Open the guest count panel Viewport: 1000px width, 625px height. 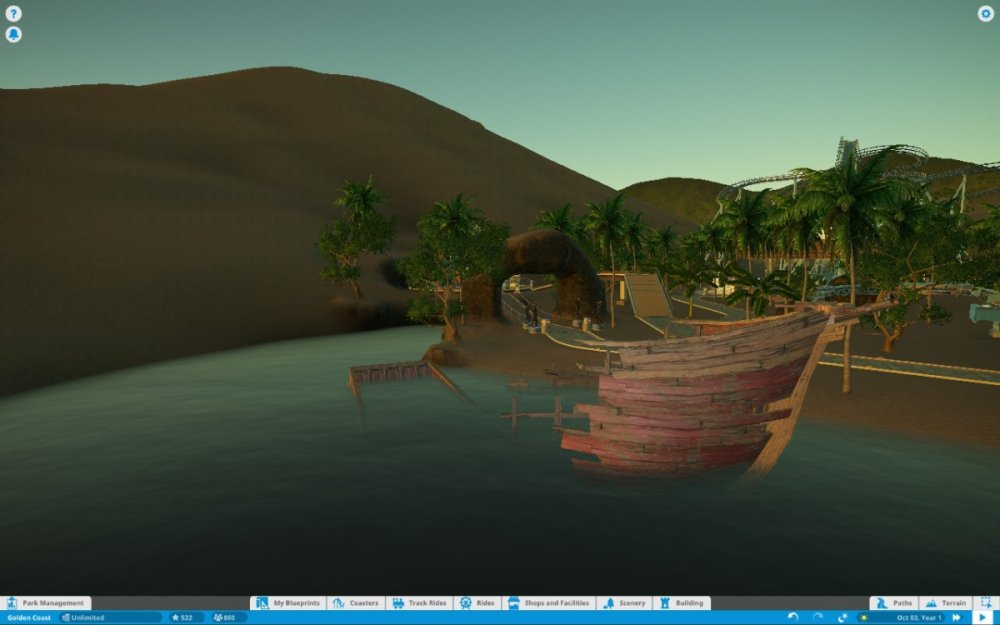229,618
